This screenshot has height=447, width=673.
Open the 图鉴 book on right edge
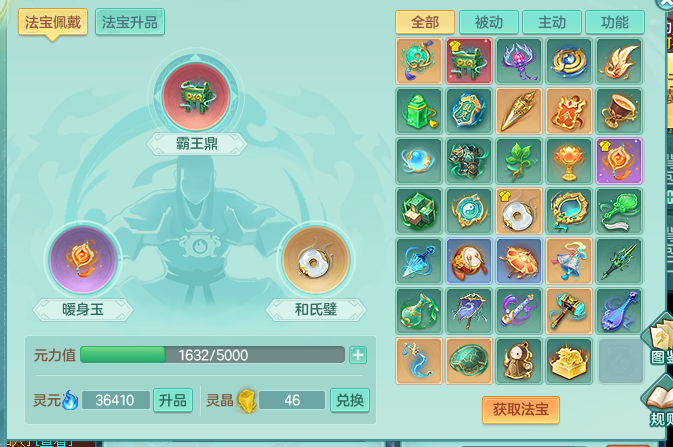coord(662,340)
